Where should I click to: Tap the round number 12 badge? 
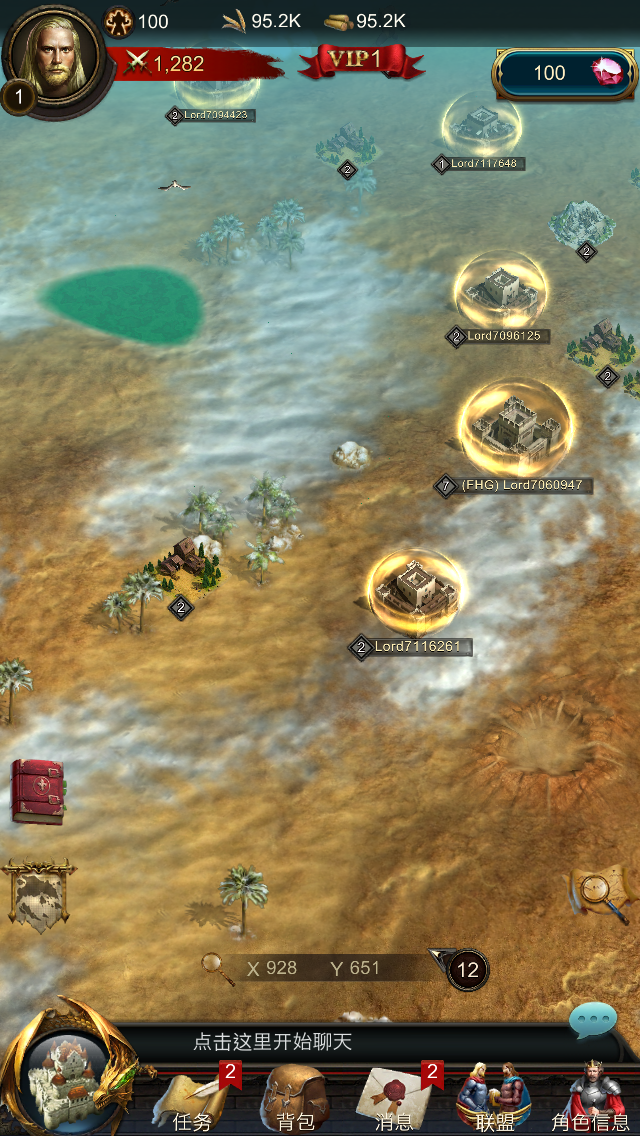468,969
